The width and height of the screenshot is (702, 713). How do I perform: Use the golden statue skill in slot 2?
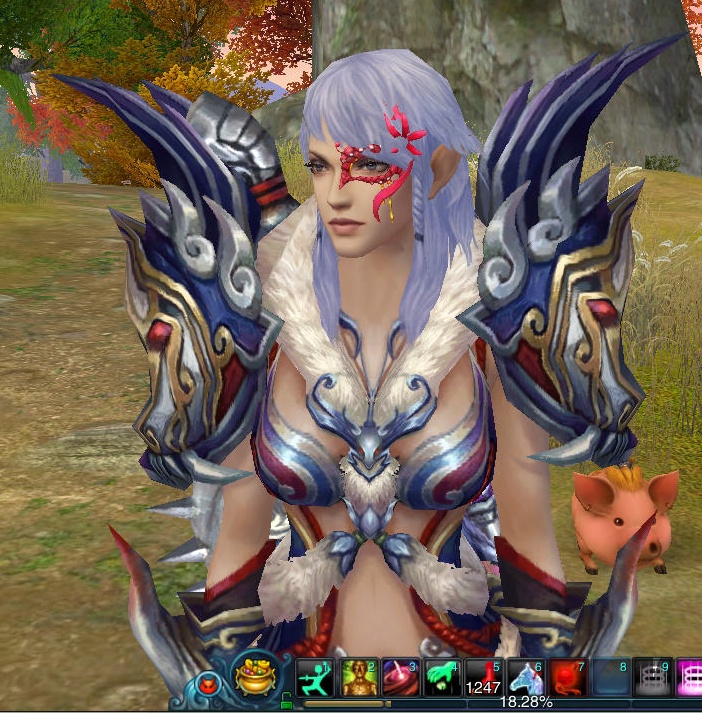pos(357,677)
